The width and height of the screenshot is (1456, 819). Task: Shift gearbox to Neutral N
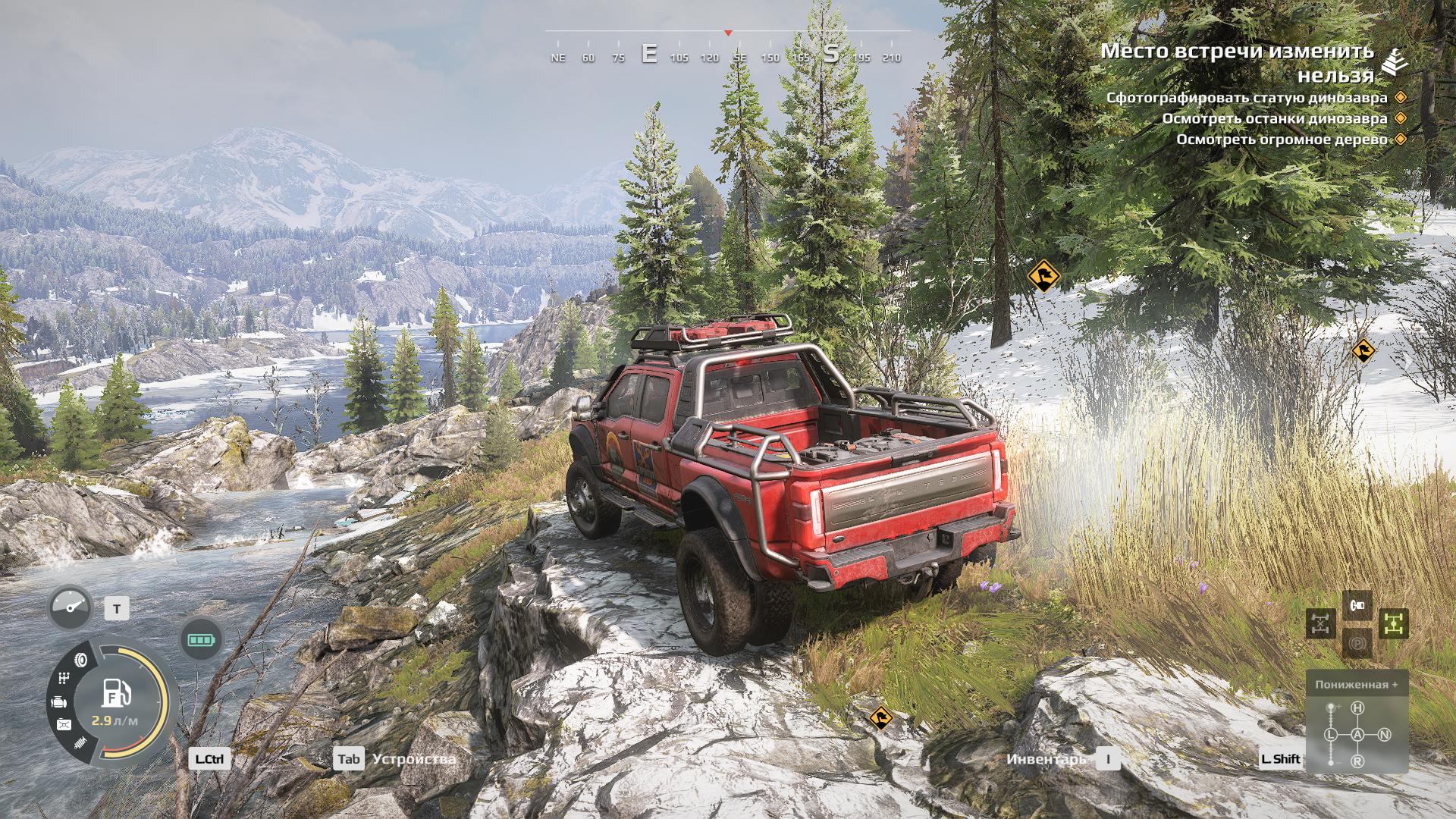1385,734
